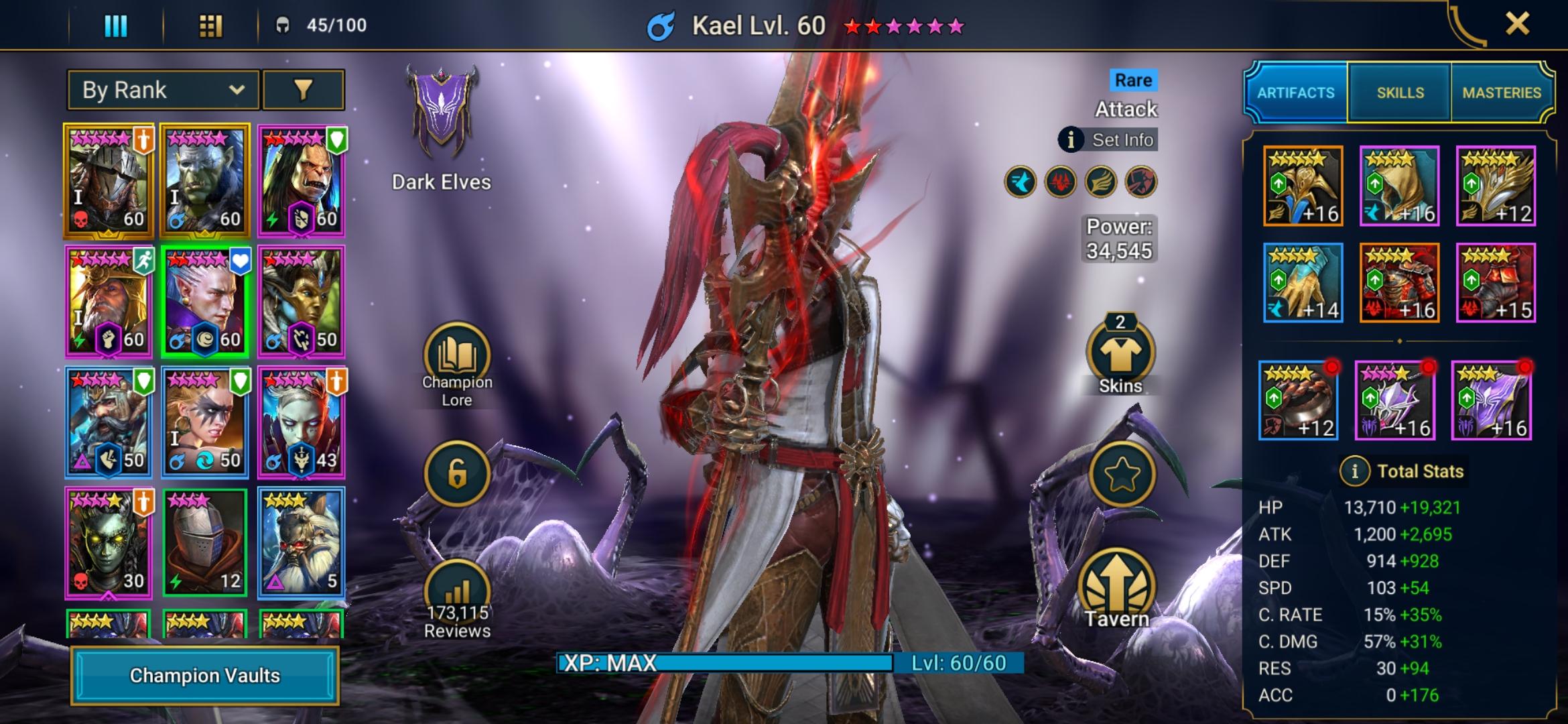
Task: Toggle the grid view icon at top
Action: tap(211, 25)
